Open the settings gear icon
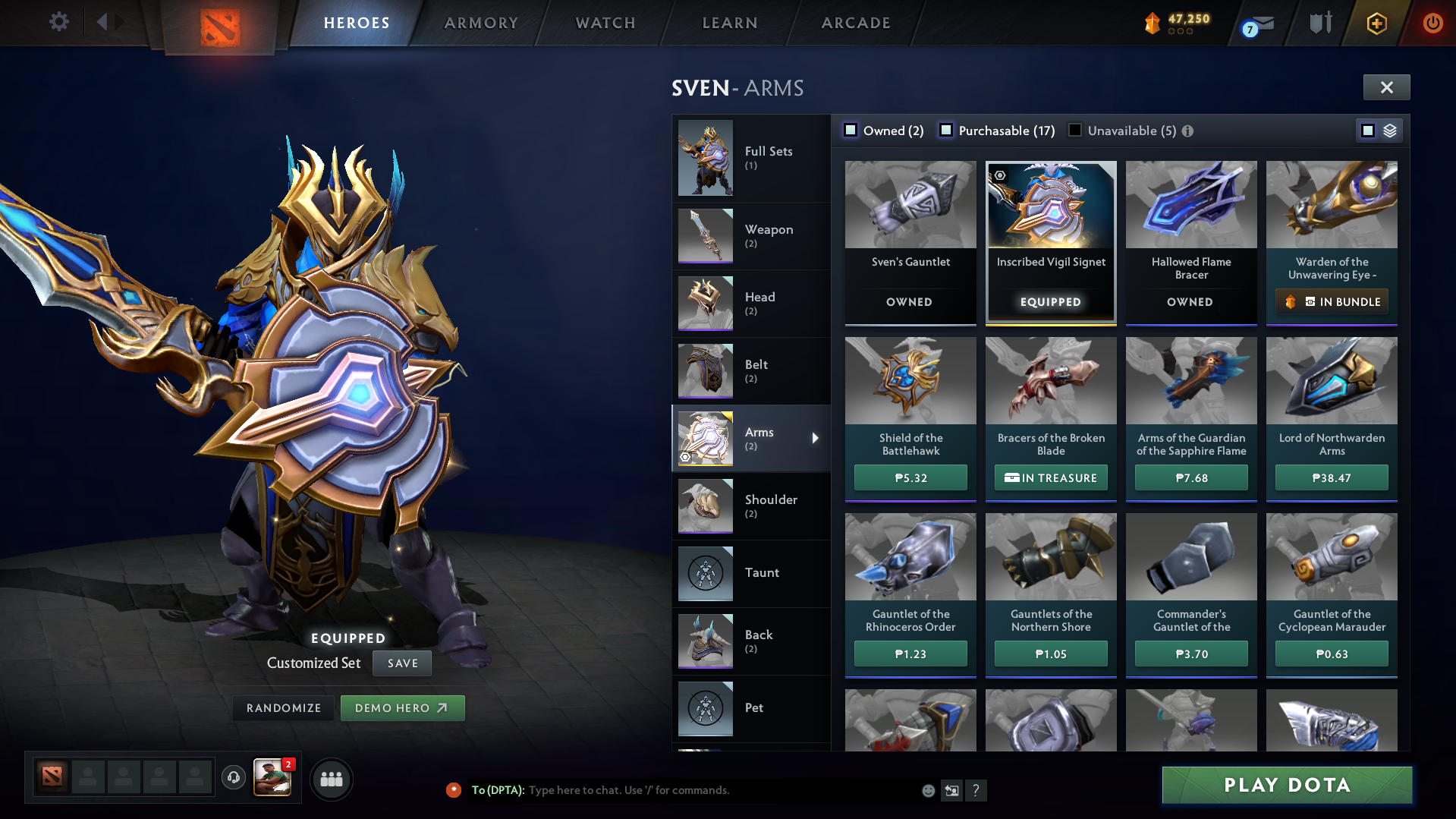 (x=58, y=21)
